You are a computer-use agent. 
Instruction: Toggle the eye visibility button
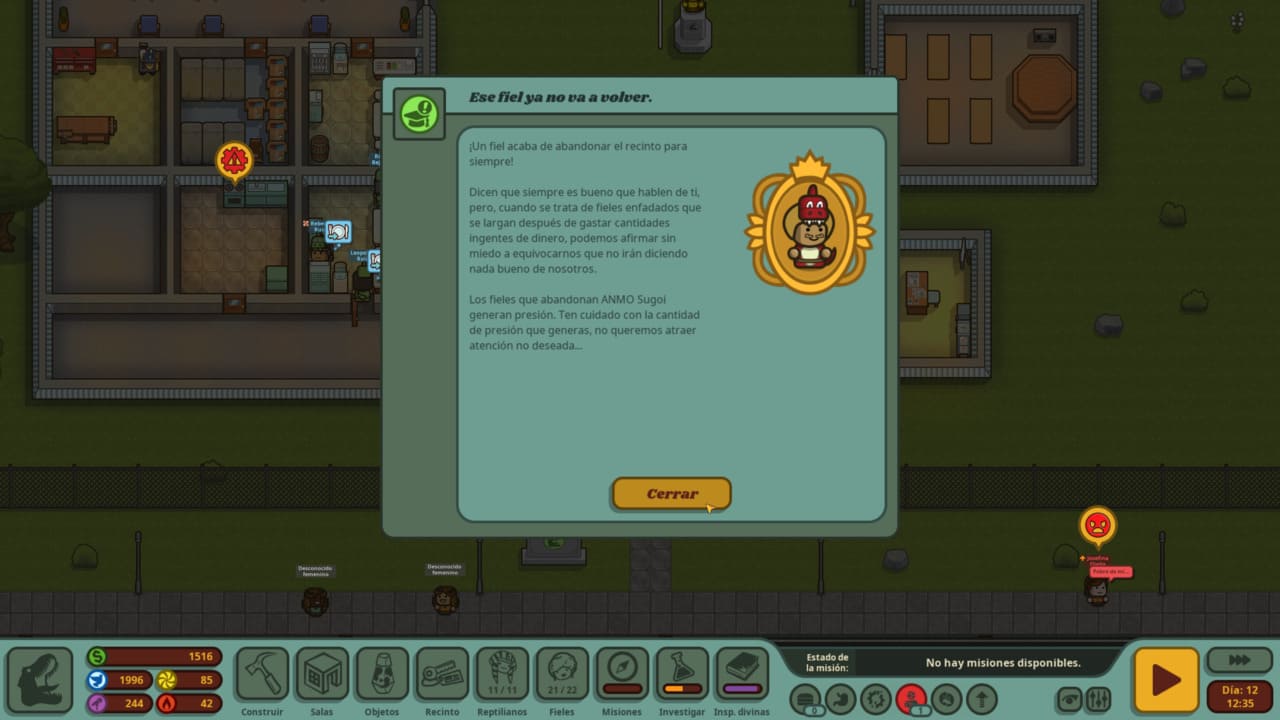coord(1071,698)
